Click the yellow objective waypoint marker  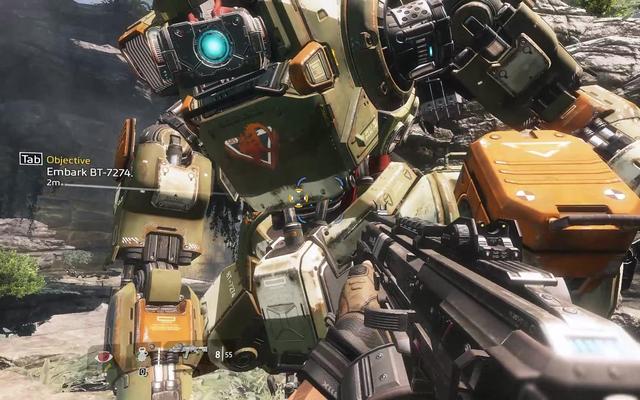(296, 197)
